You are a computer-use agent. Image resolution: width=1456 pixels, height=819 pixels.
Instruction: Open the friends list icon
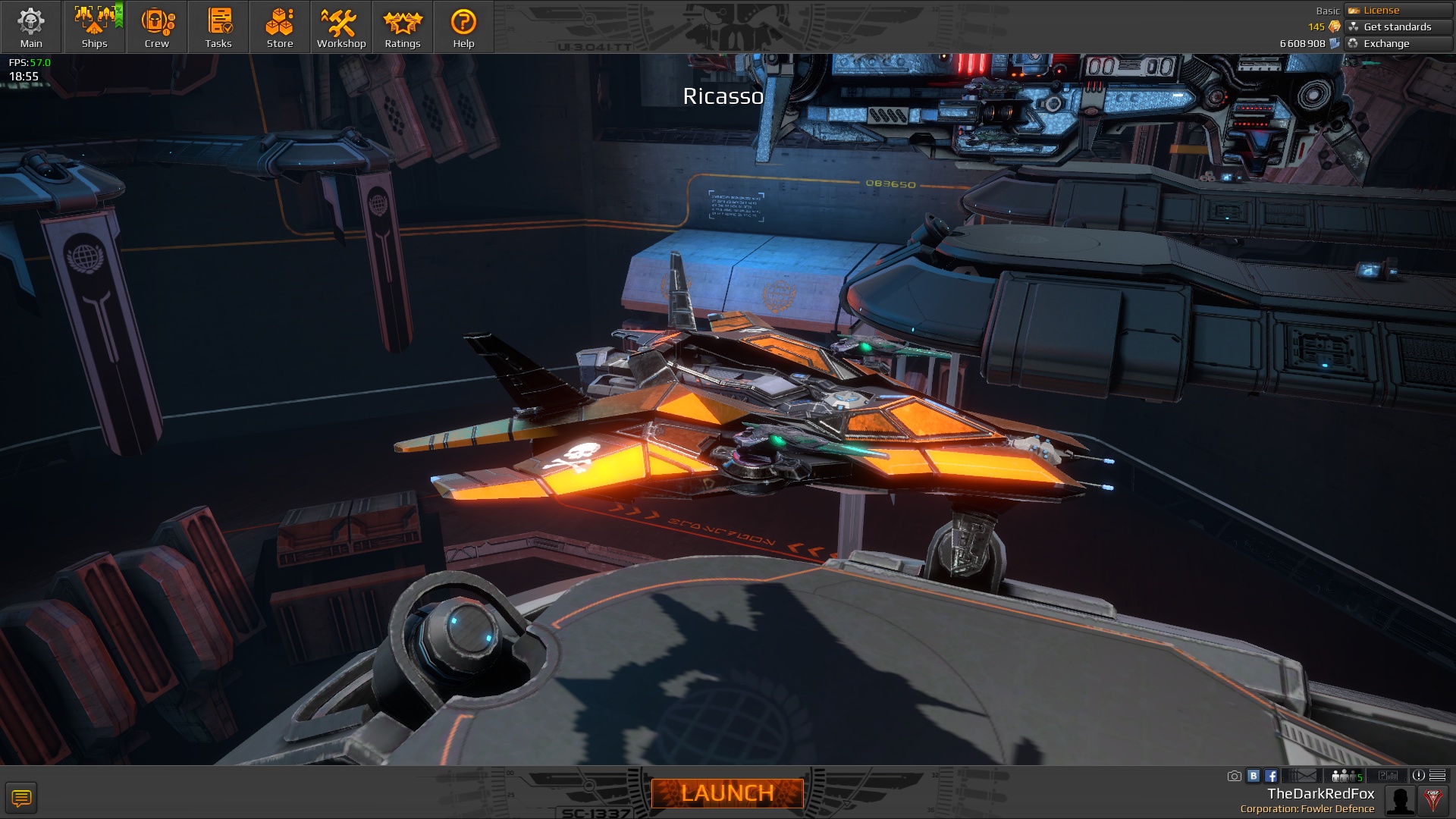click(x=1345, y=776)
